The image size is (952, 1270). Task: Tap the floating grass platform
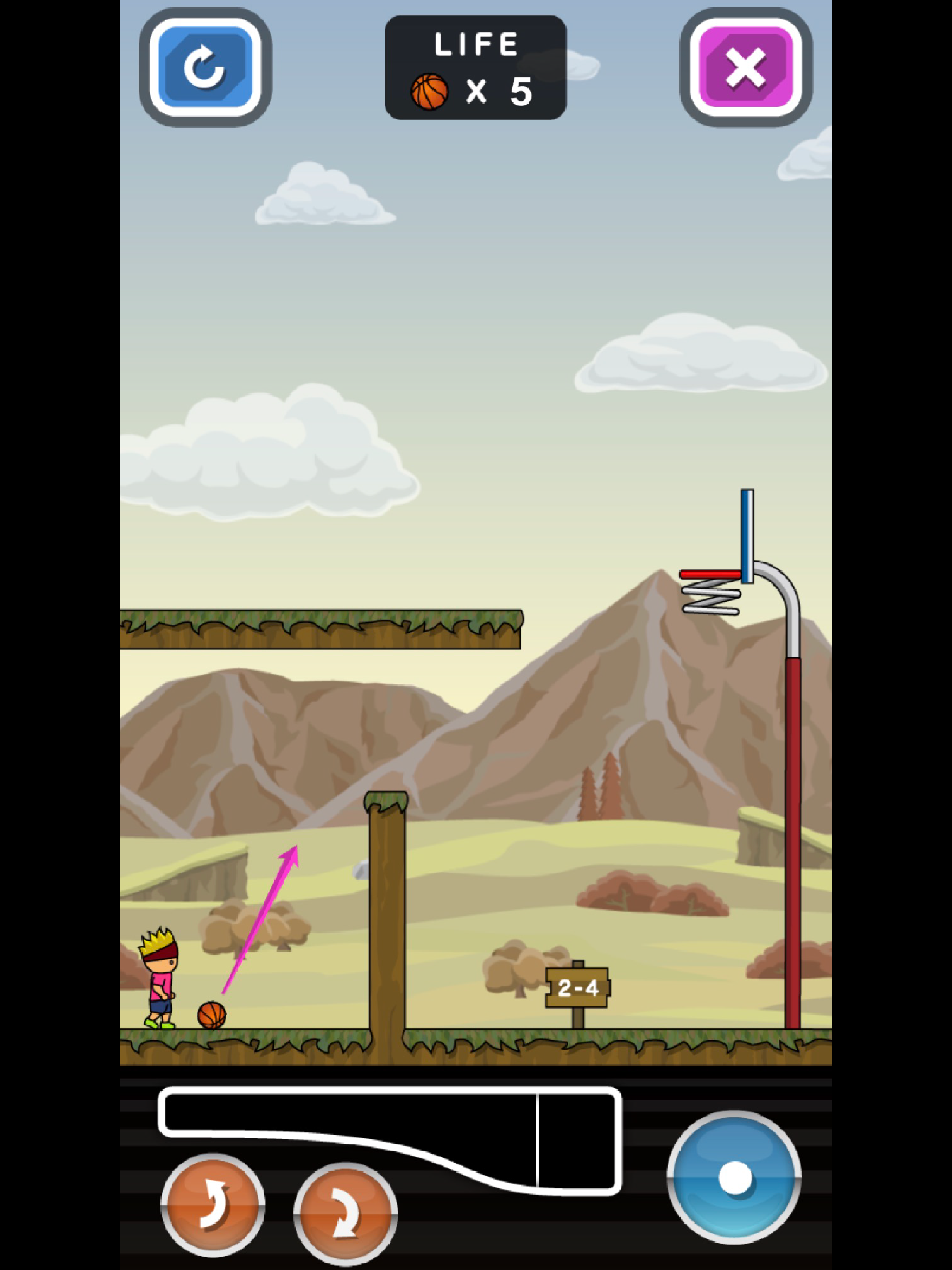(x=322, y=632)
